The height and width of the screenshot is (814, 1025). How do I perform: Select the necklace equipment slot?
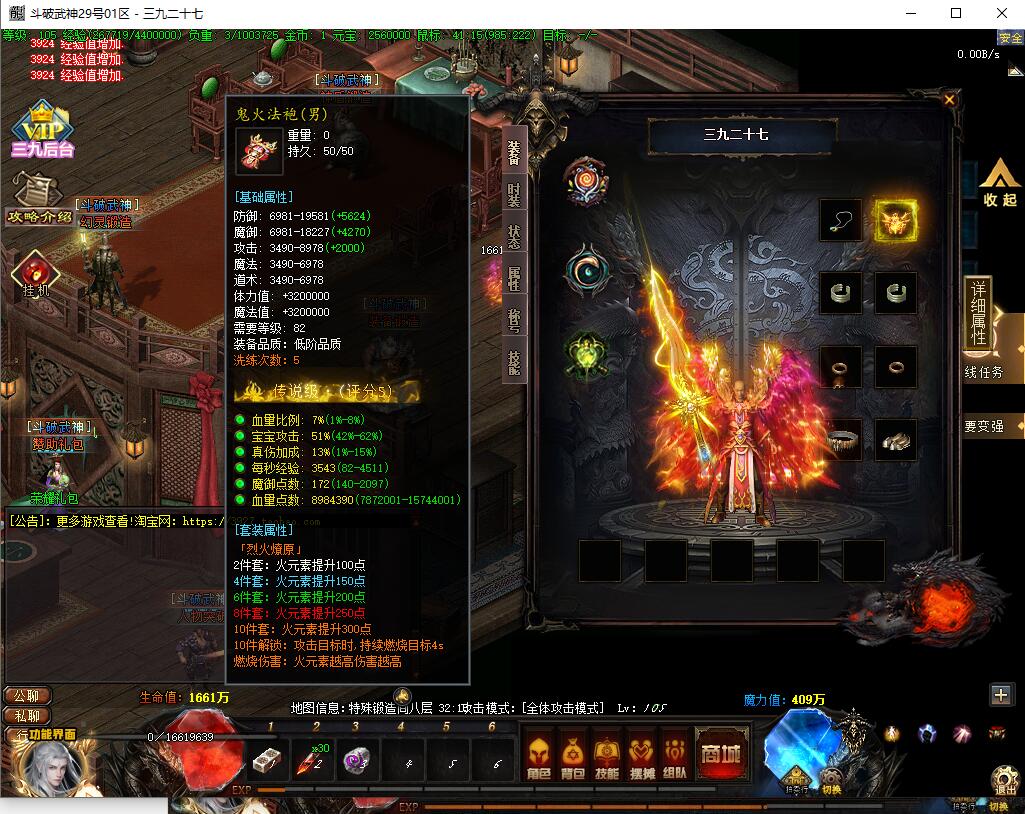point(840,221)
